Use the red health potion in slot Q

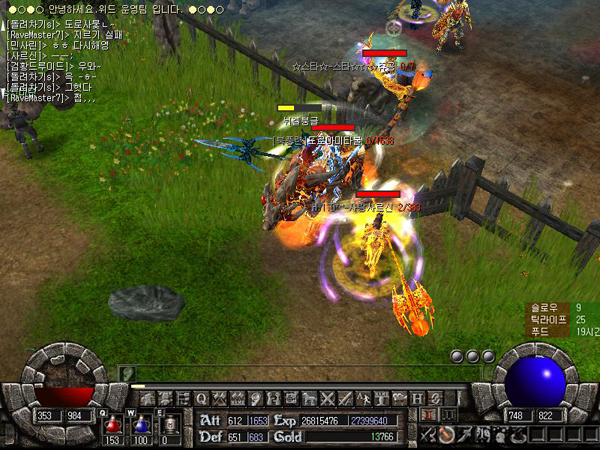point(112,424)
